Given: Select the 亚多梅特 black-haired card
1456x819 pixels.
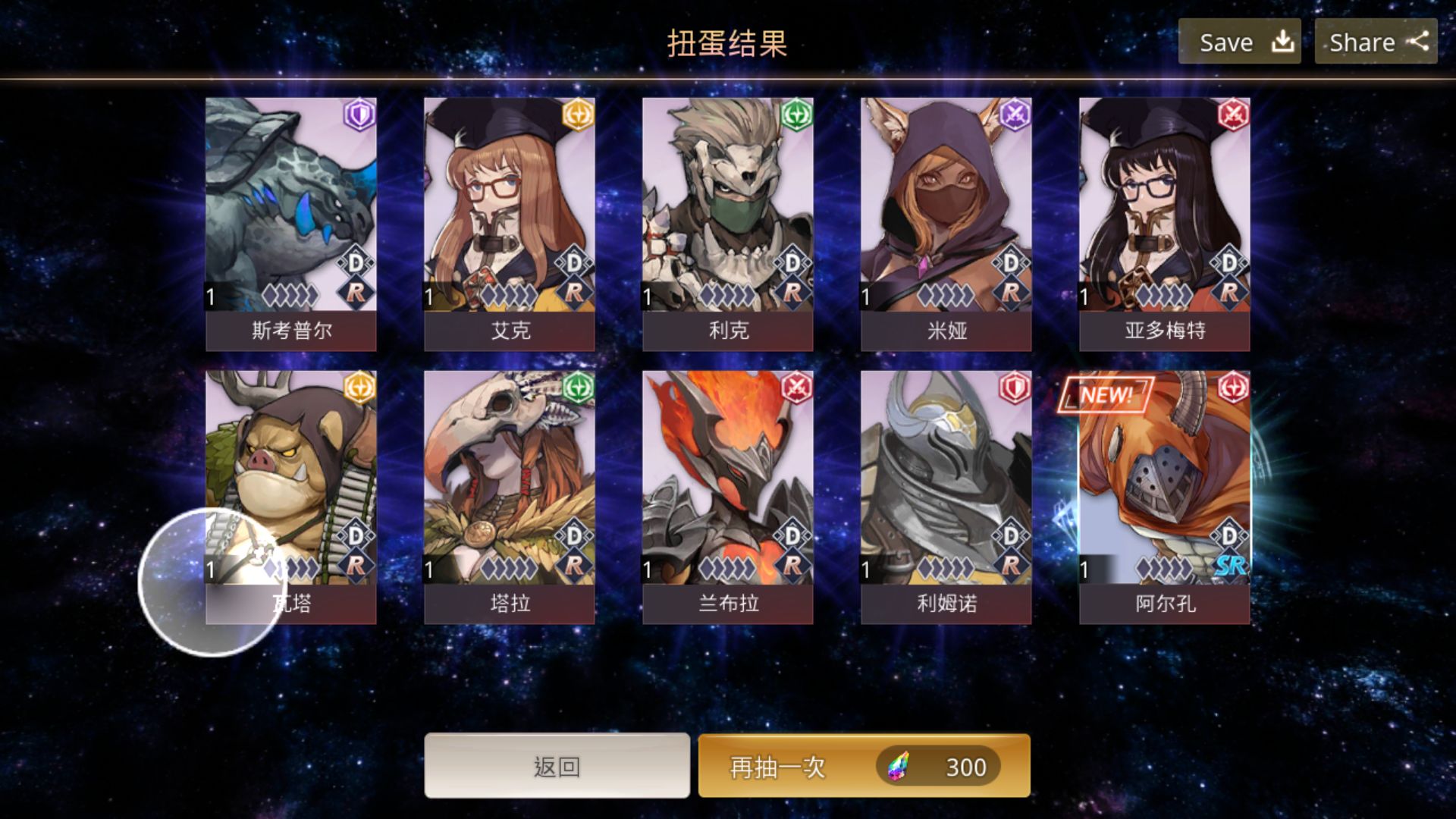Looking at the screenshot, I should [x=1165, y=224].
